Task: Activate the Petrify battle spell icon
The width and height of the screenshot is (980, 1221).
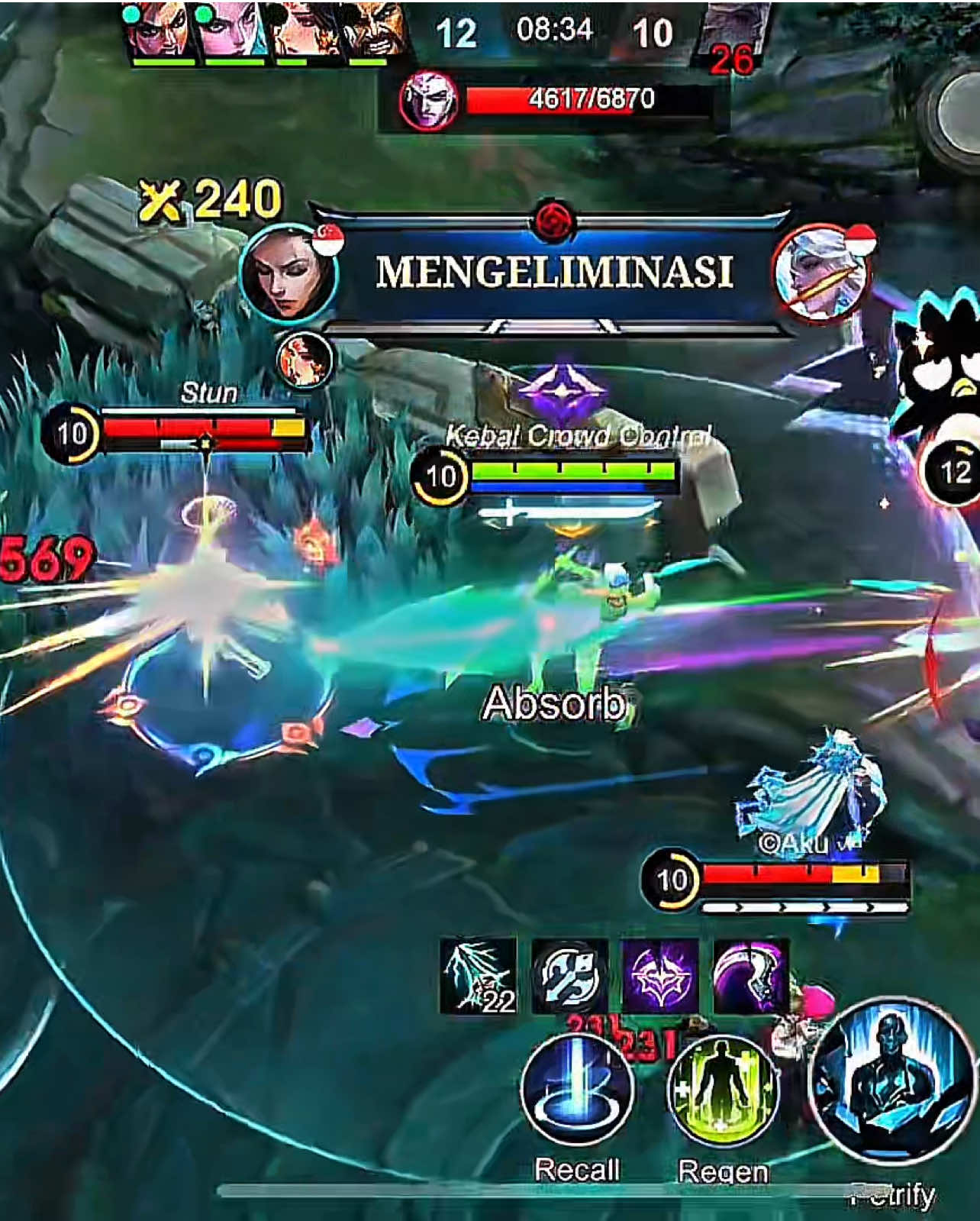Action: pyautogui.click(x=882, y=1098)
